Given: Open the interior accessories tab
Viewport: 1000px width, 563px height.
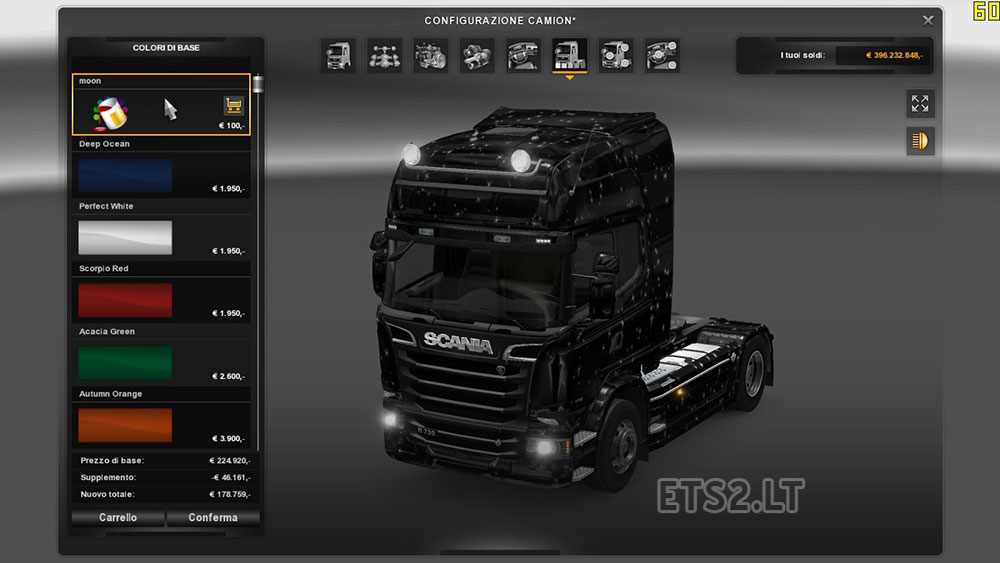Looking at the screenshot, I should coord(662,56).
